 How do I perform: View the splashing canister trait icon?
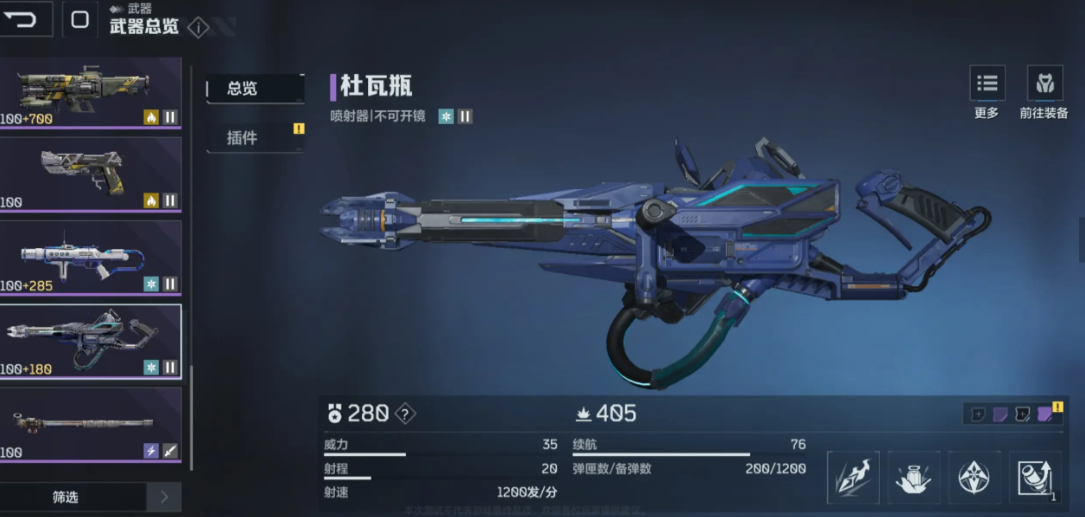click(x=914, y=477)
